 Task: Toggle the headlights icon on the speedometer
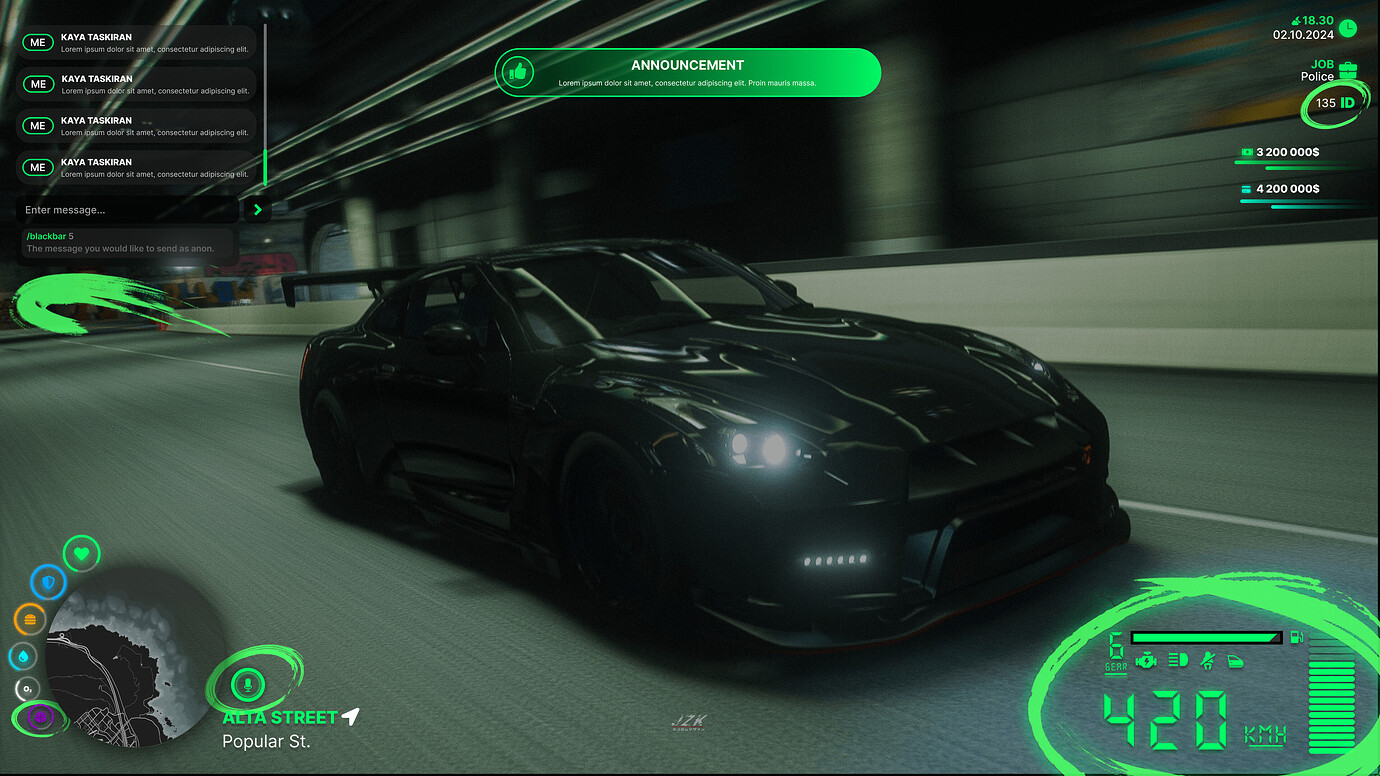click(1177, 660)
